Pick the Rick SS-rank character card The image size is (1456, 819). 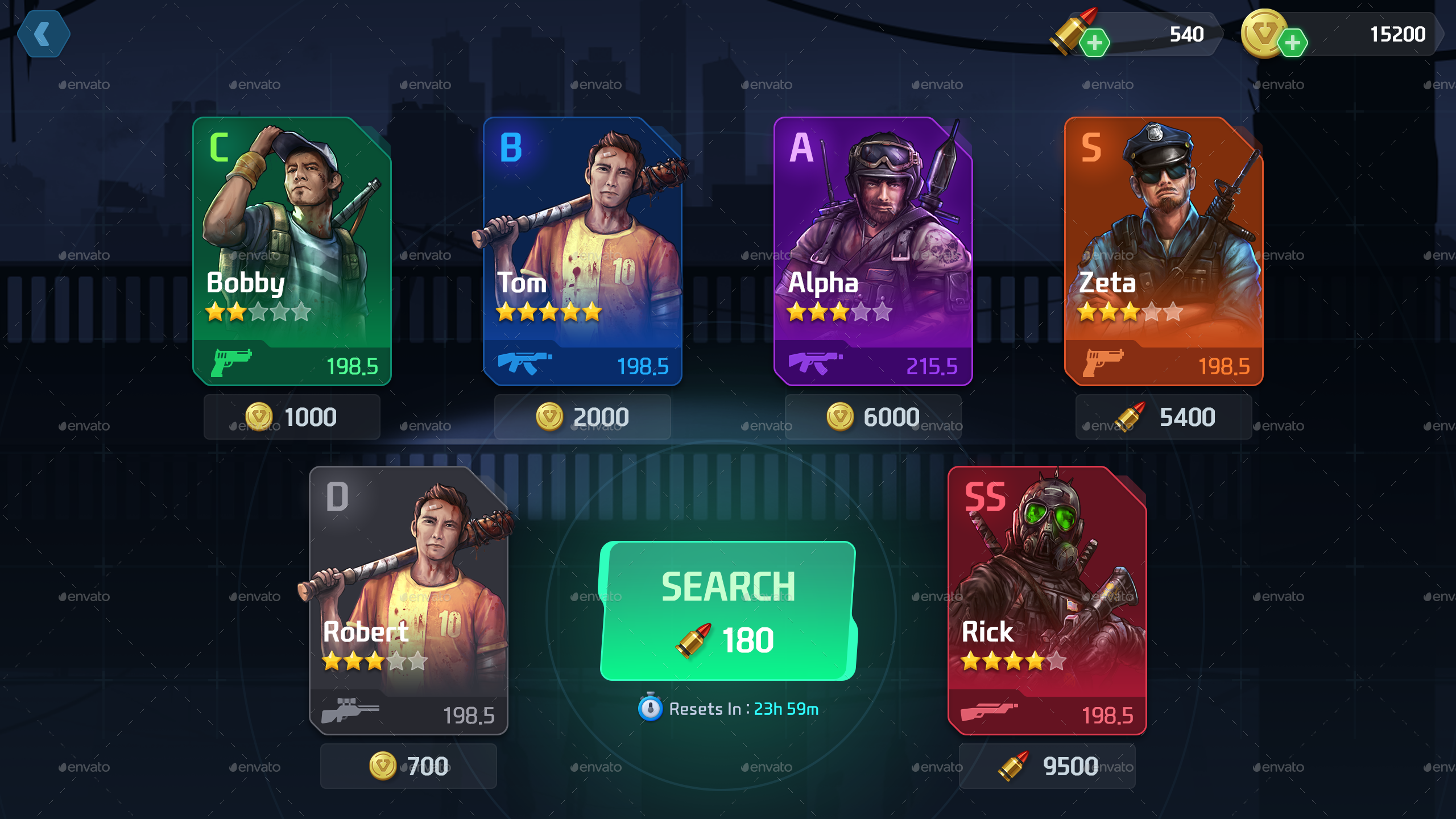pos(1047,600)
